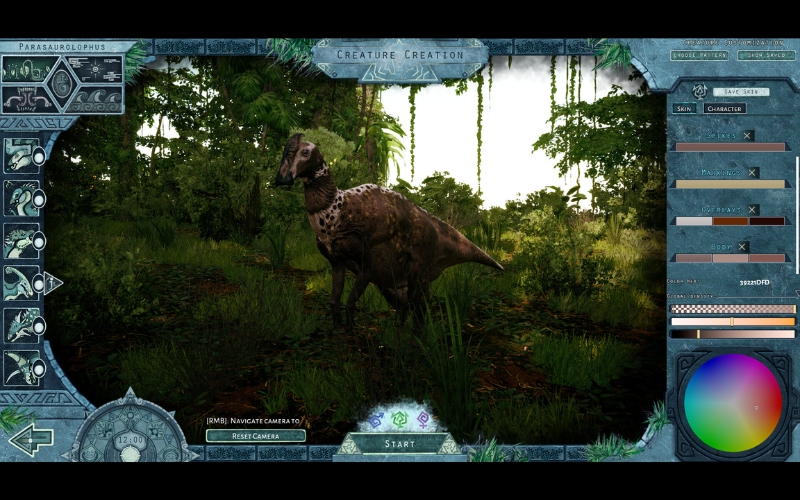
Task: Clear the Markings color with X
Action: tap(753, 173)
